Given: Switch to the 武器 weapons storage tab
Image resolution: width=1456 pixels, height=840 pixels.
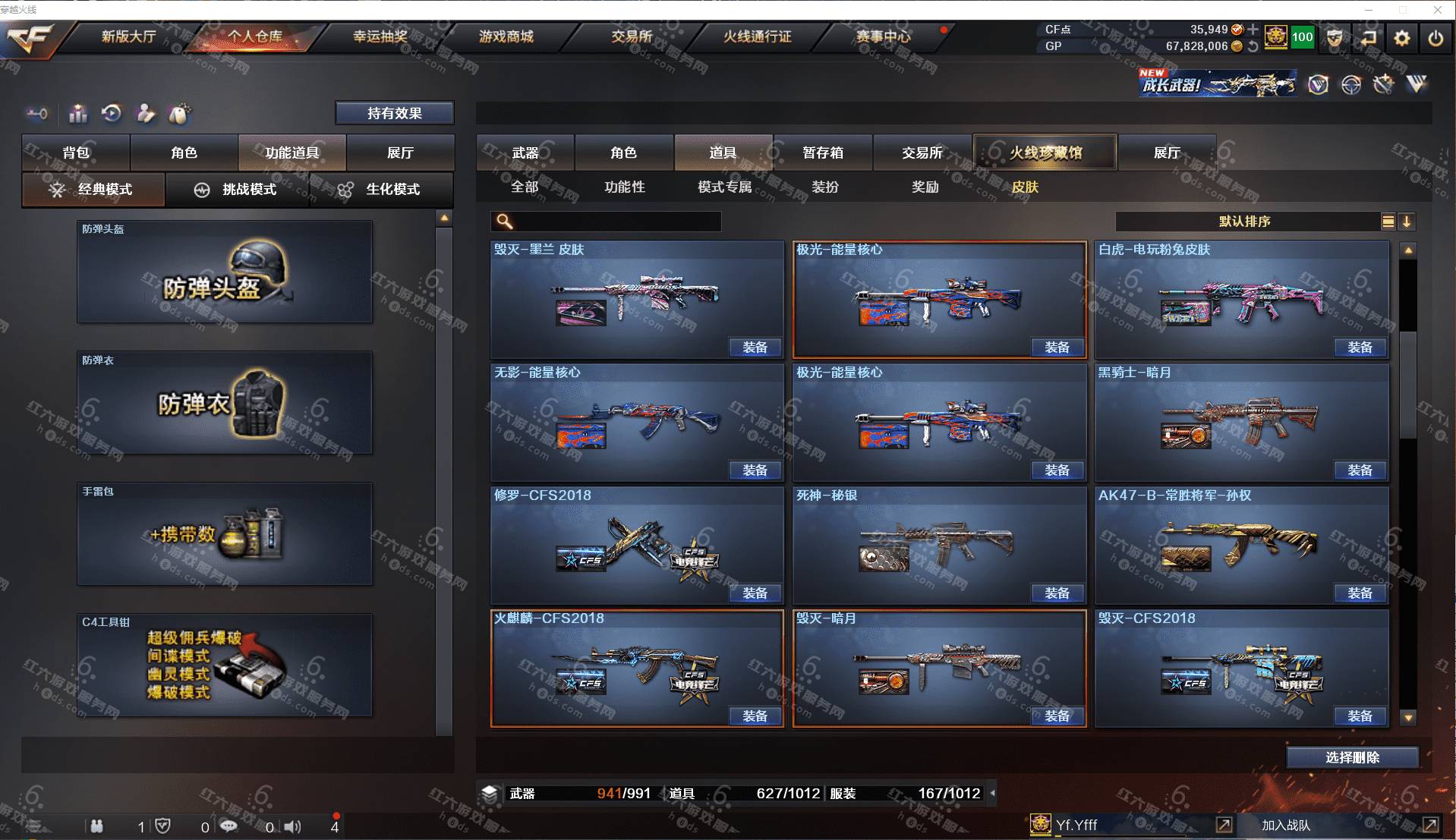Looking at the screenshot, I should [x=525, y=153].
